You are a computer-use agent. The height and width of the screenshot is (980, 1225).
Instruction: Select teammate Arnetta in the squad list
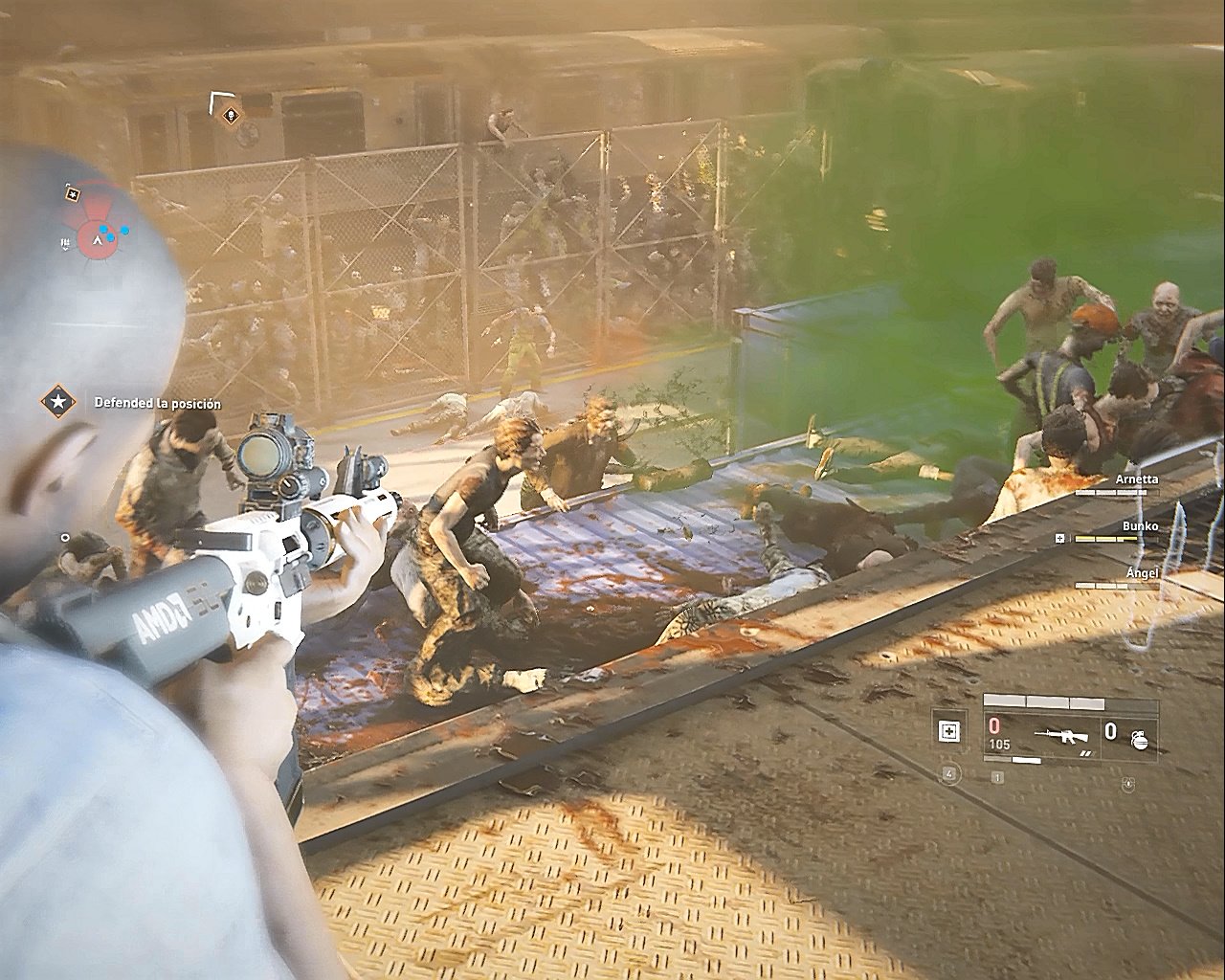pos(1136,479)
